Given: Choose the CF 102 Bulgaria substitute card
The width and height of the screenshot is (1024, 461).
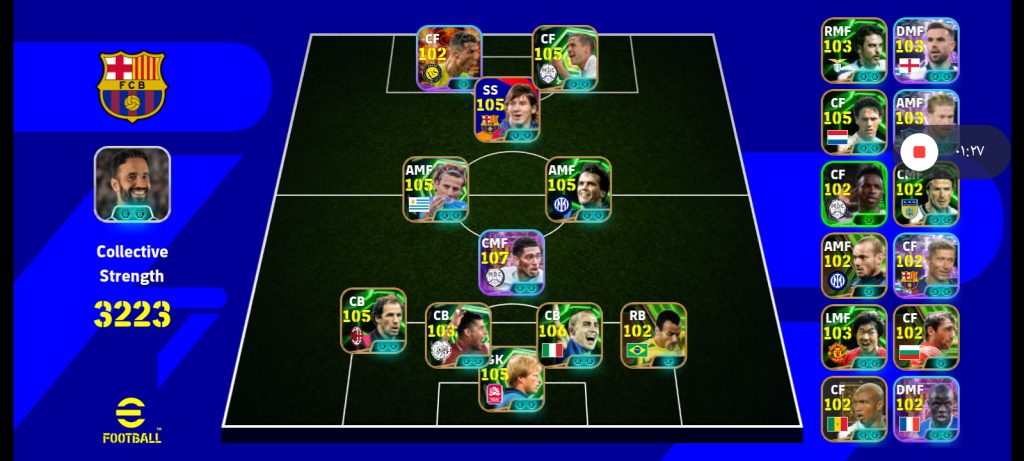Looking at the screenshot, I should click(926, 338).
